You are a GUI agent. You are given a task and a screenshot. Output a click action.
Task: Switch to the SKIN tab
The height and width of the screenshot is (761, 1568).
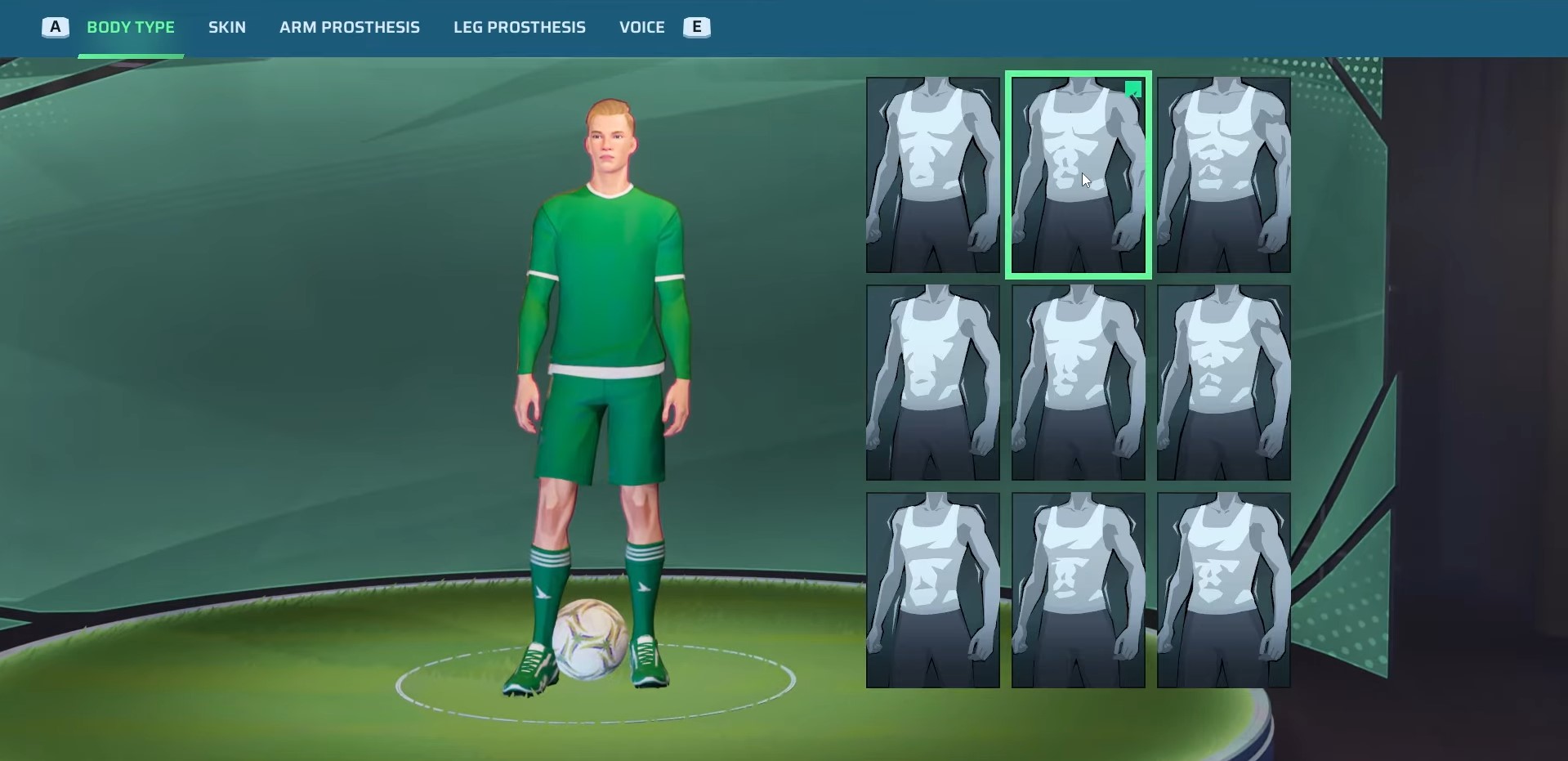point(226,27)
